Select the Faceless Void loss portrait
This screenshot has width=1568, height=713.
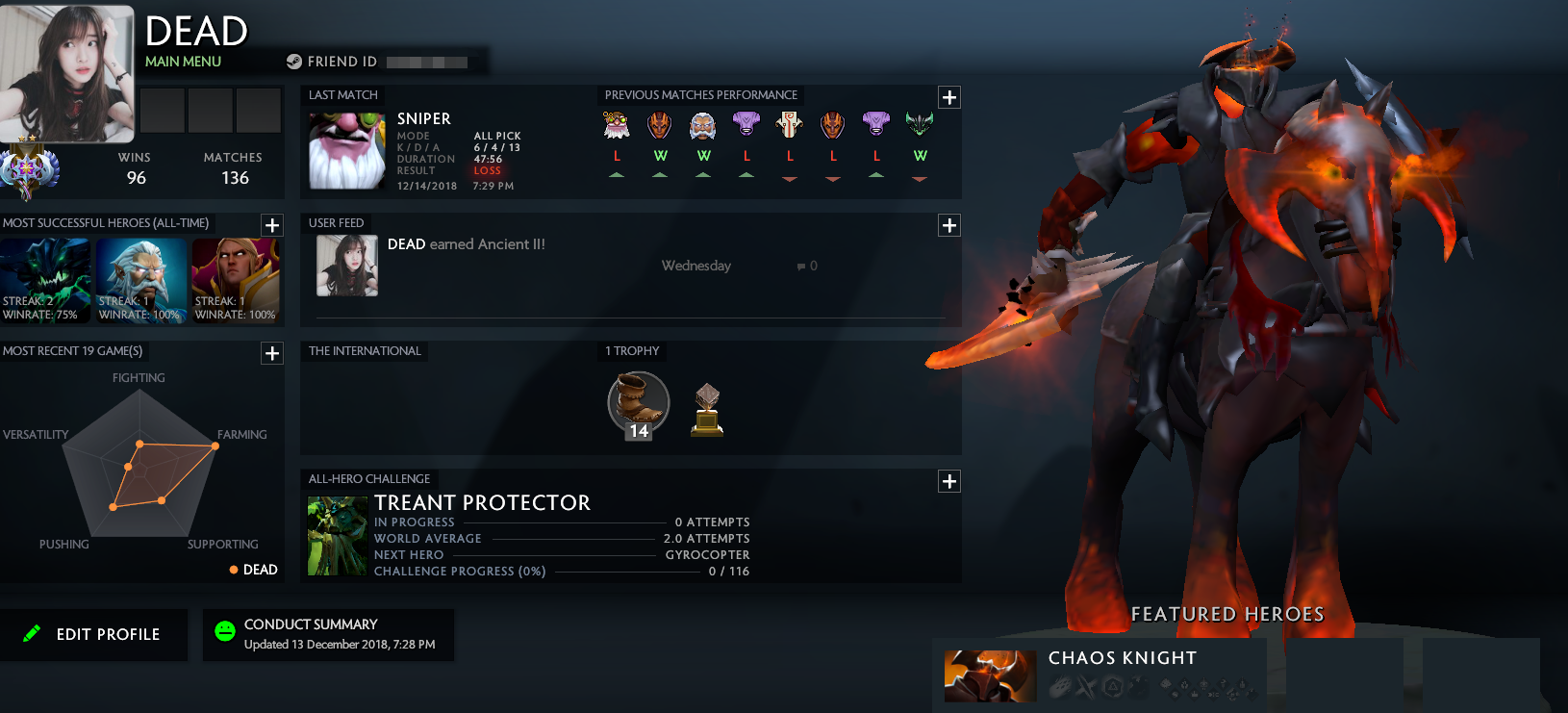[746, 125]
